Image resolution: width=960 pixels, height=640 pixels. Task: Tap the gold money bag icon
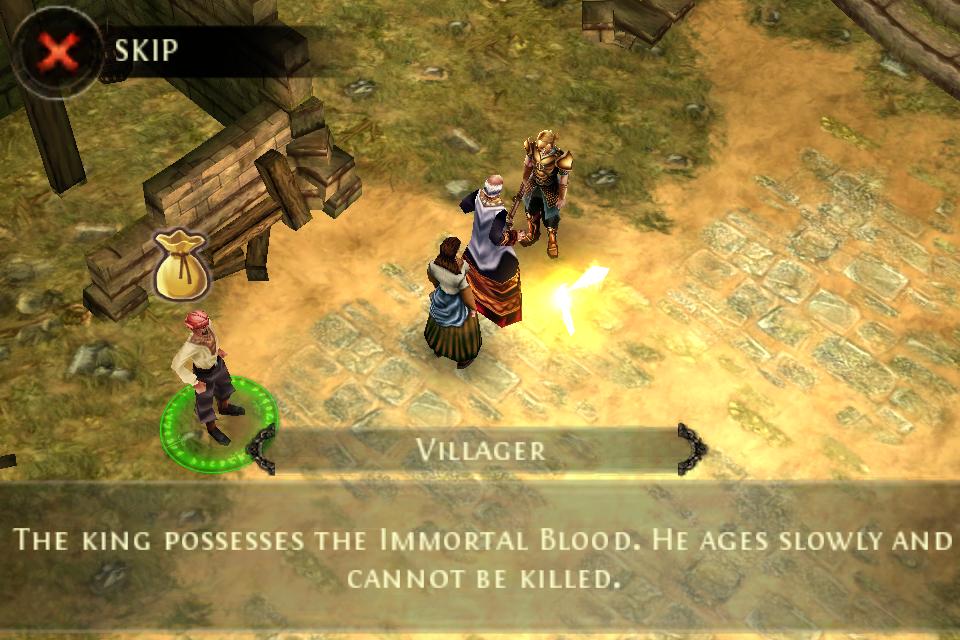point(180,266)
